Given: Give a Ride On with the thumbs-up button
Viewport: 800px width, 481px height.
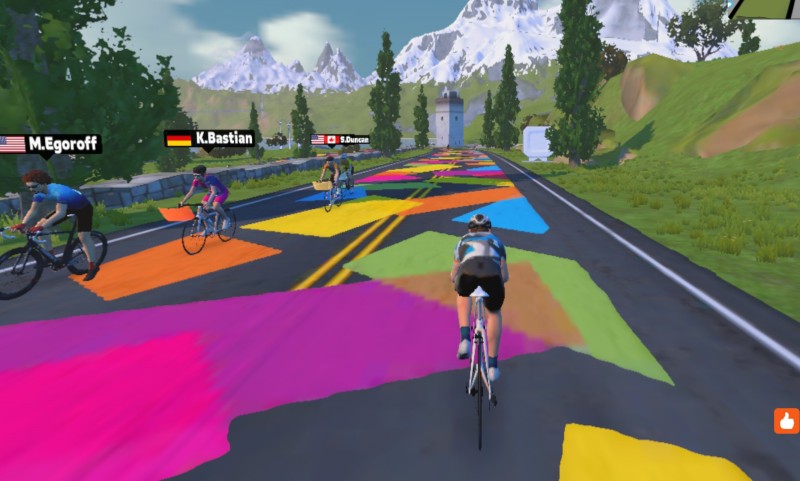Looking at the screenshot, I should click(x=786, y=421).
